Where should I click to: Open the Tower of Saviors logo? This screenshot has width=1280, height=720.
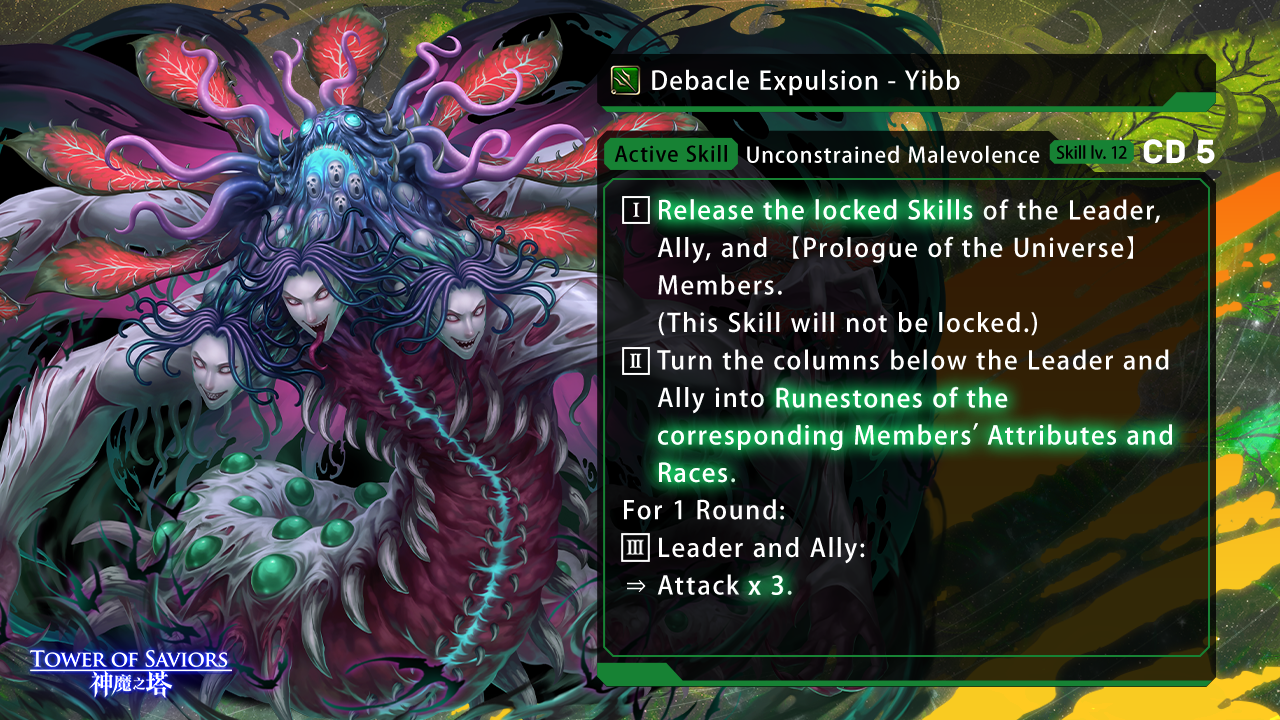[x=131, y=672]
